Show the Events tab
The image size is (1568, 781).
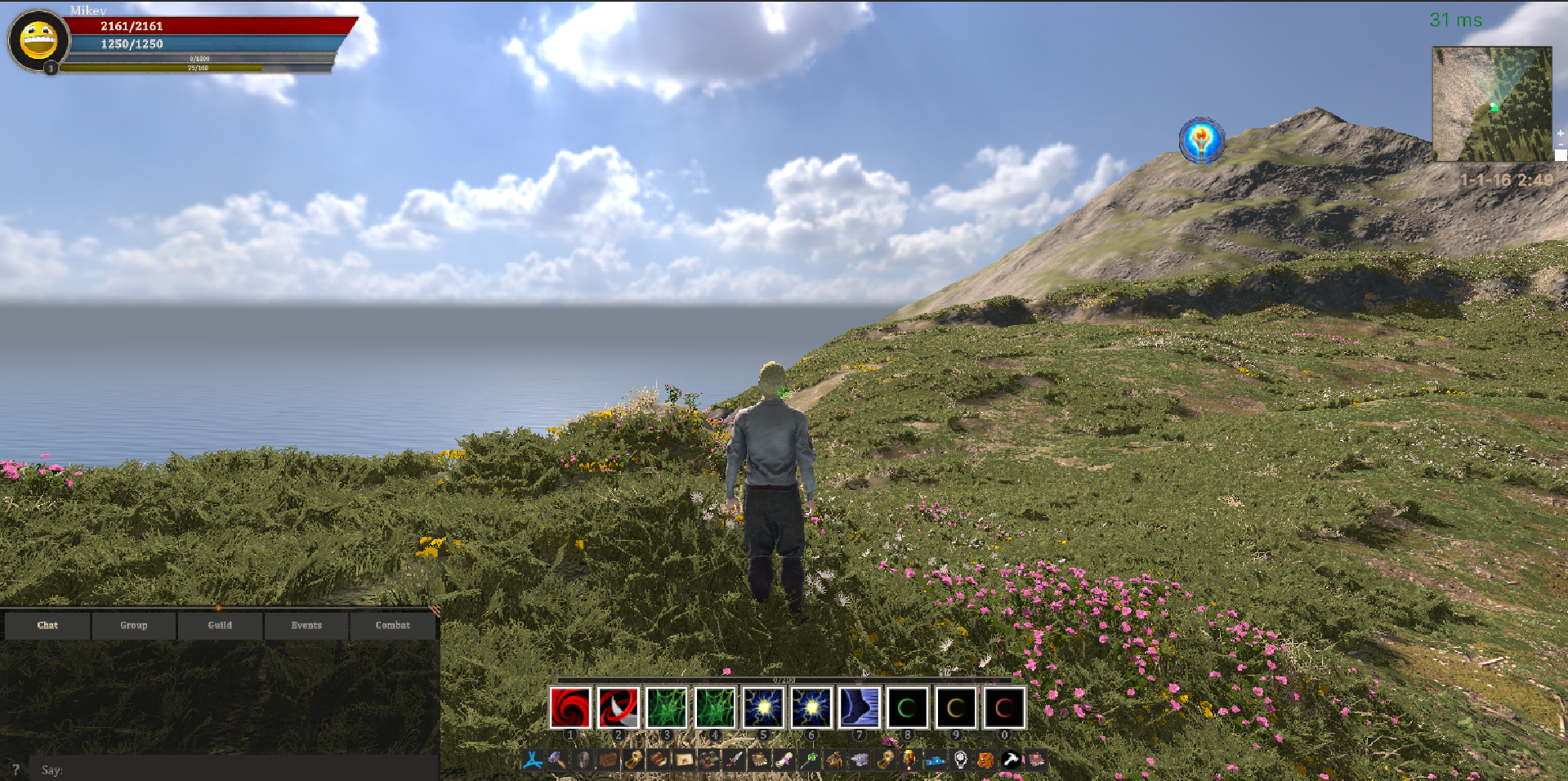point(306,625)
